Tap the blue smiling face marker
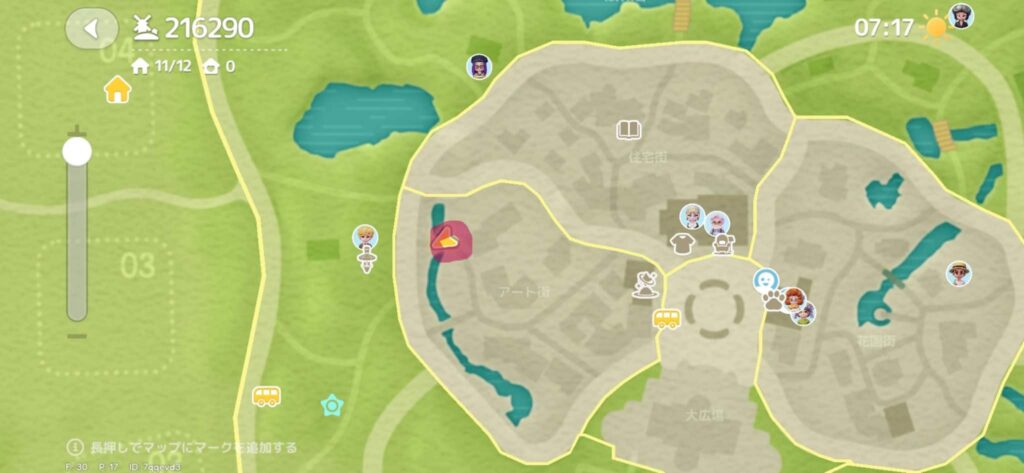The width and height of the screenshot is (1024, 473). click(766, 279)
